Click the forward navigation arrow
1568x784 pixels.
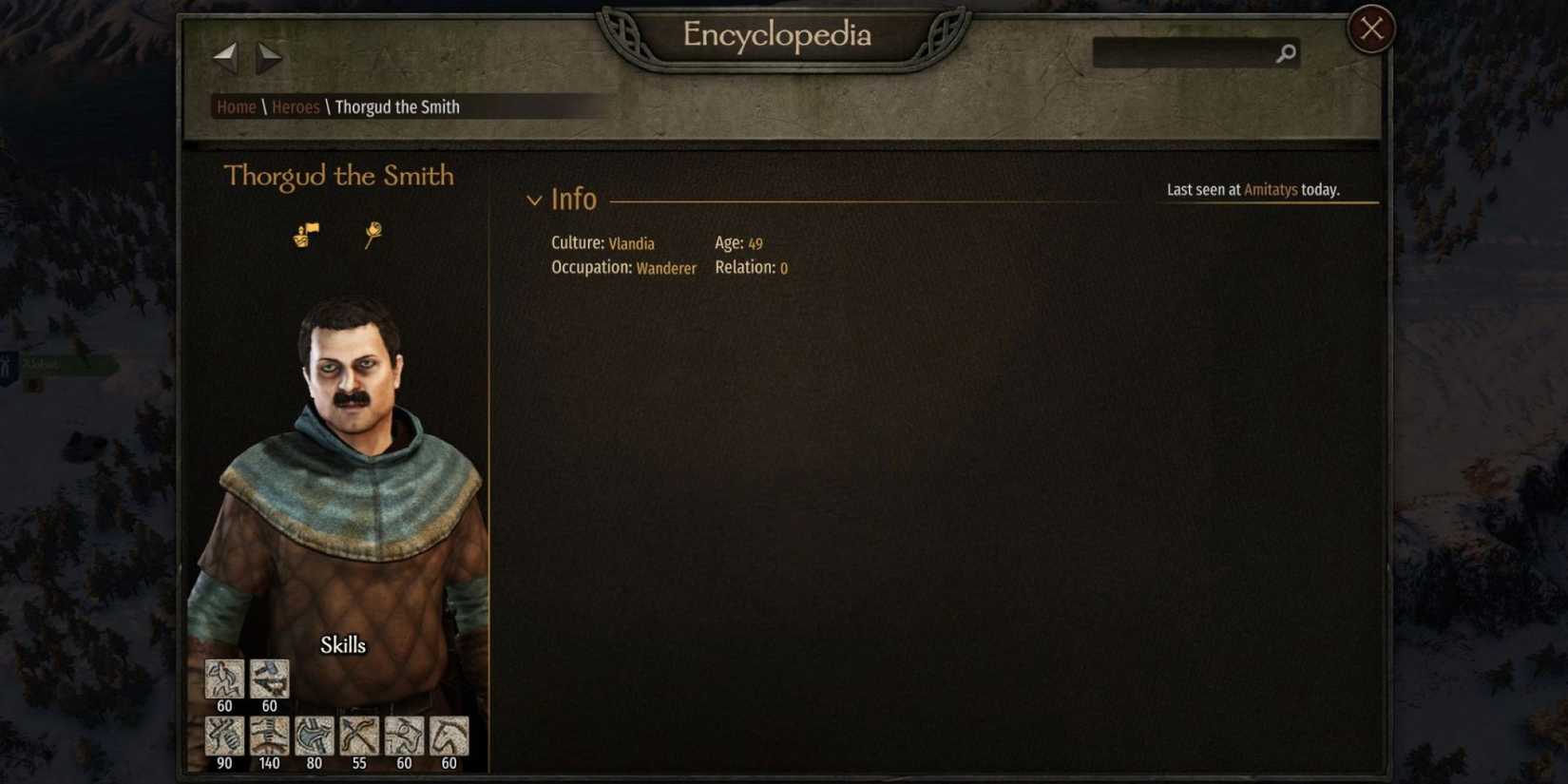coord(268,57)
